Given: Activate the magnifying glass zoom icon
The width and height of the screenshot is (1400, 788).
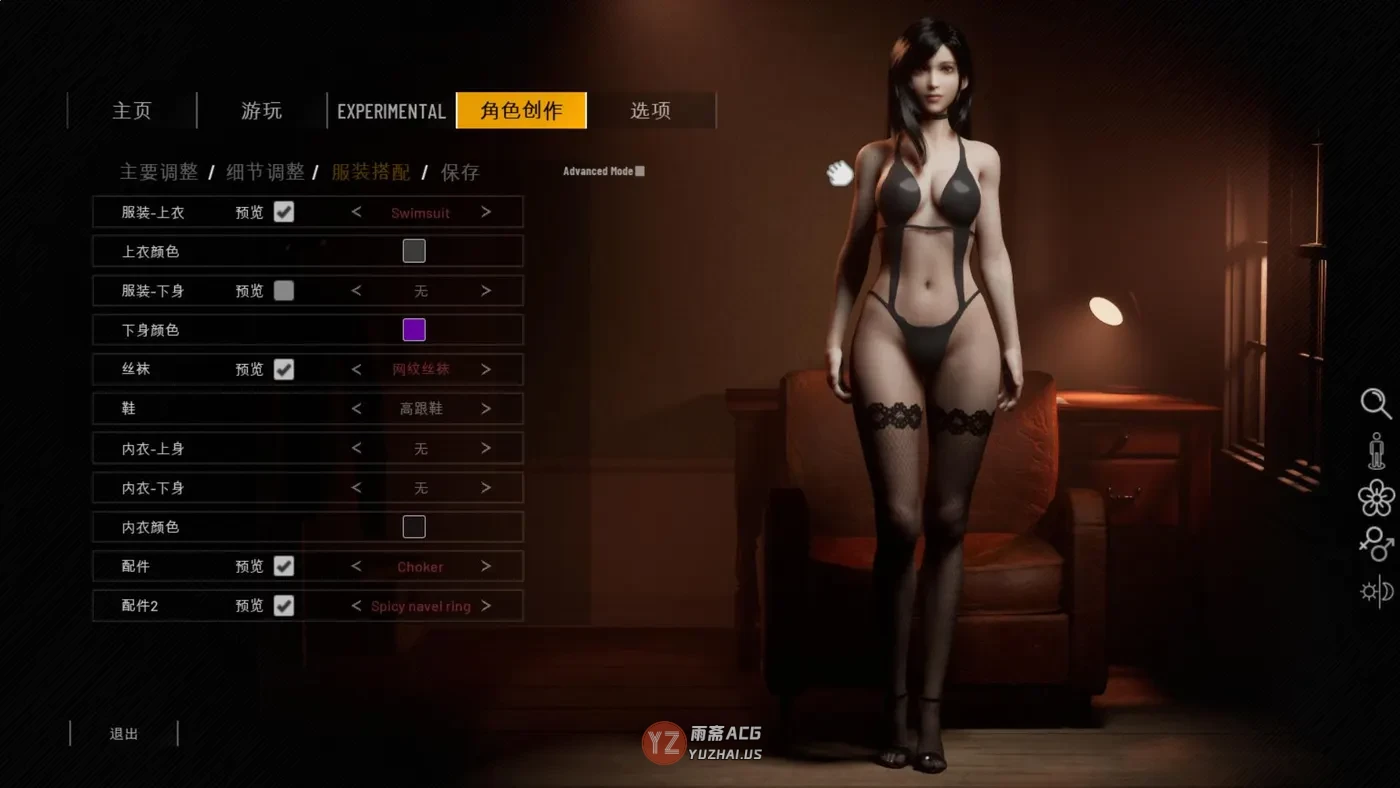Looking at the screenshot, I should pos(1376,404).
